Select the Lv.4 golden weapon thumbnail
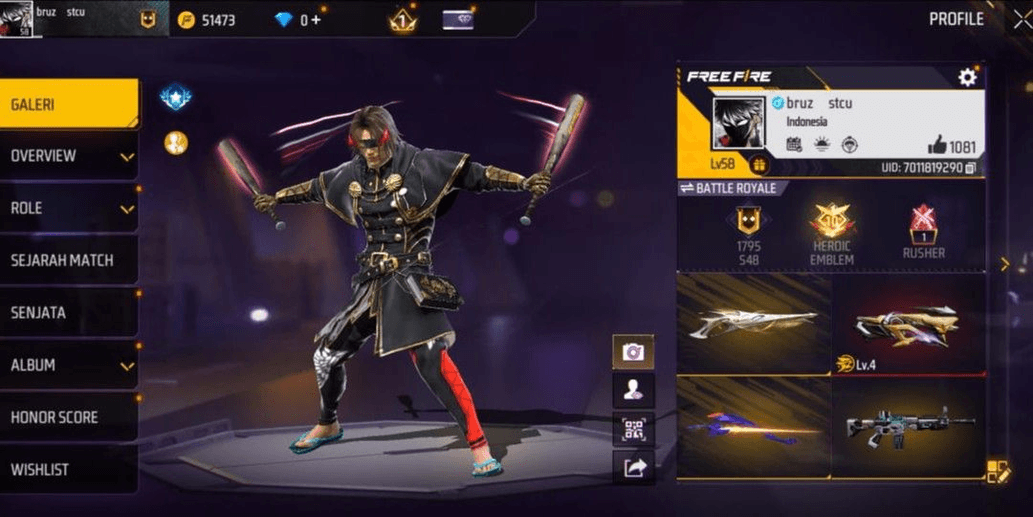Viewport: 1033px width, 517px height. 908,325
